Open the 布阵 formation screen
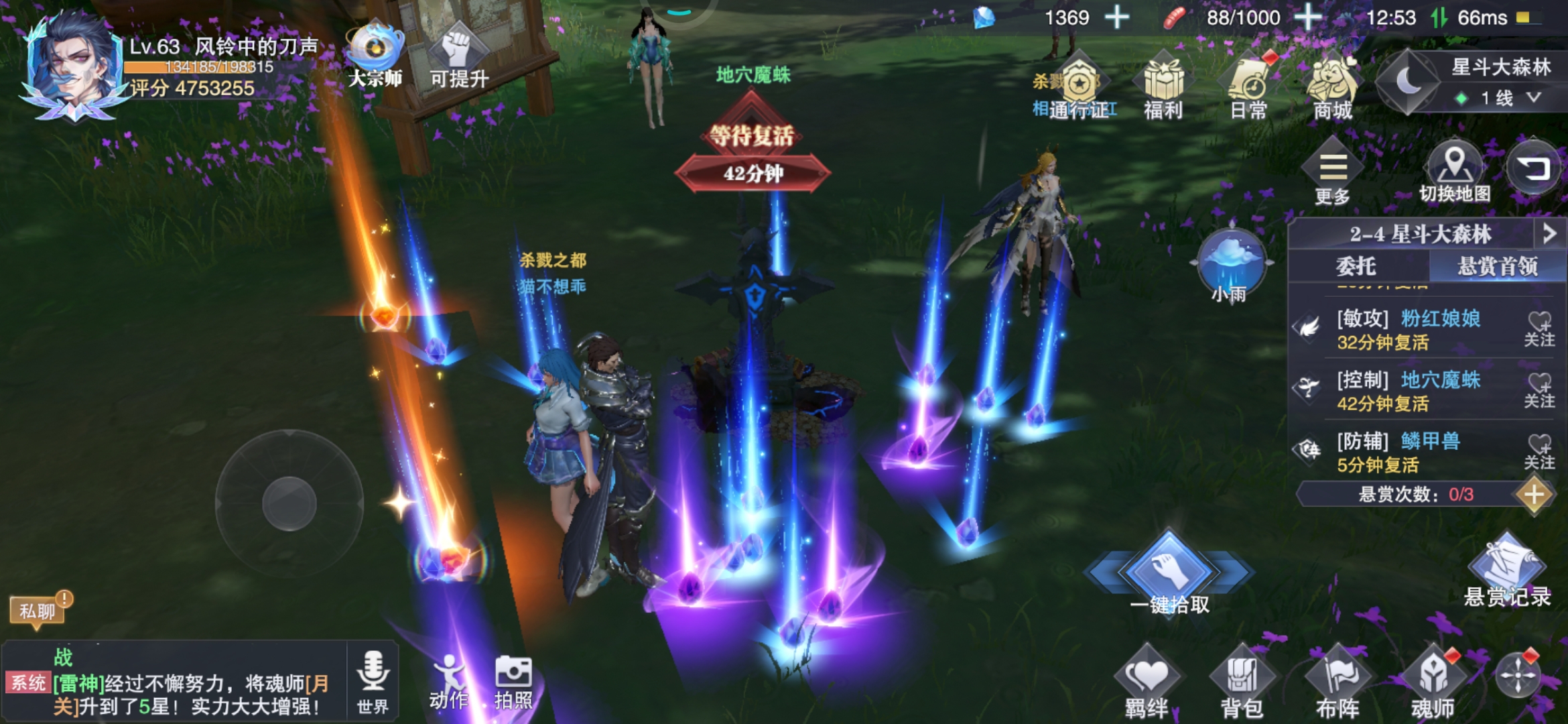 (1337, 682)
